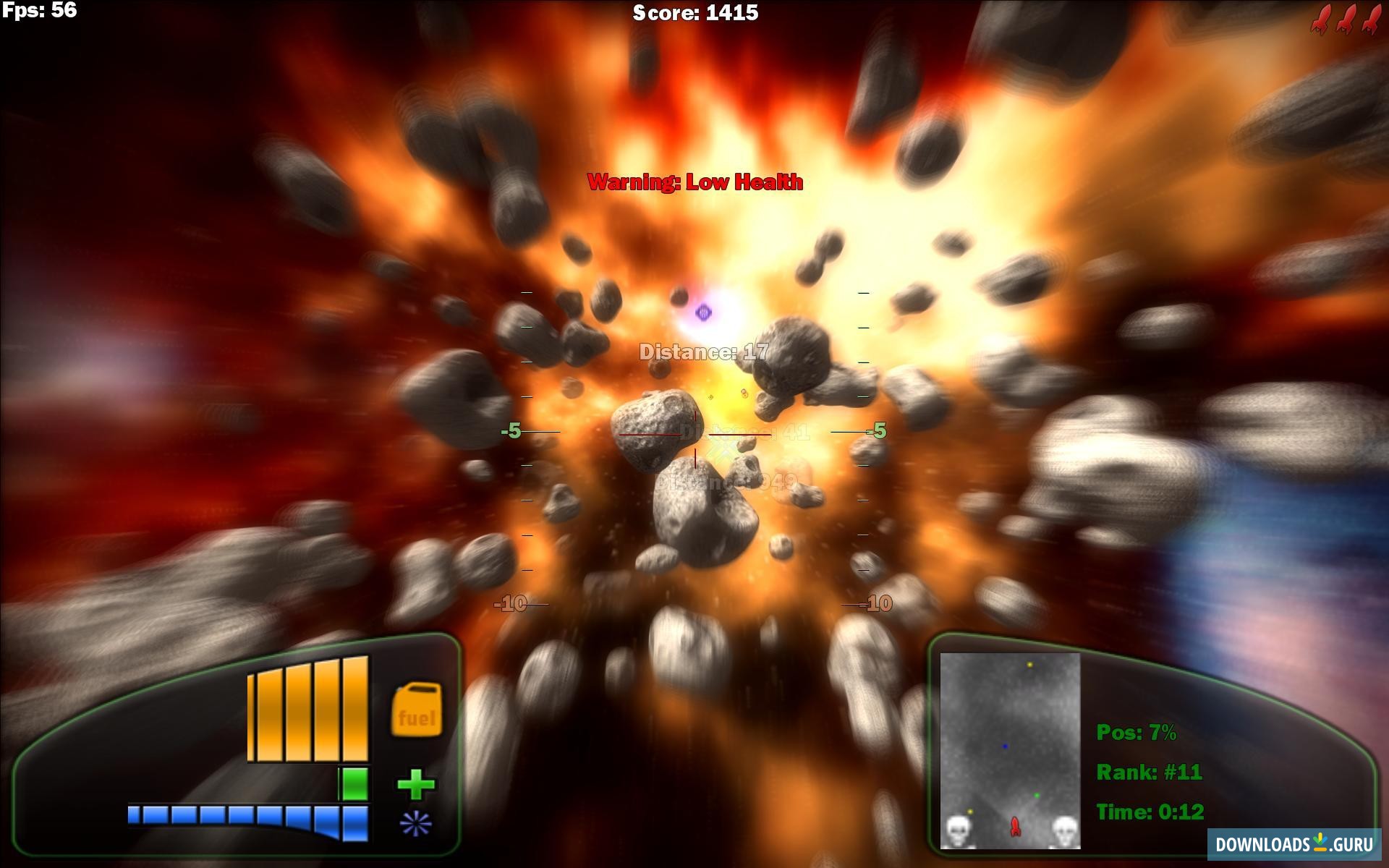Select the orange fuel canister icon
Image resolution: width=1389 pixels, height=868 pixels.
416,710
